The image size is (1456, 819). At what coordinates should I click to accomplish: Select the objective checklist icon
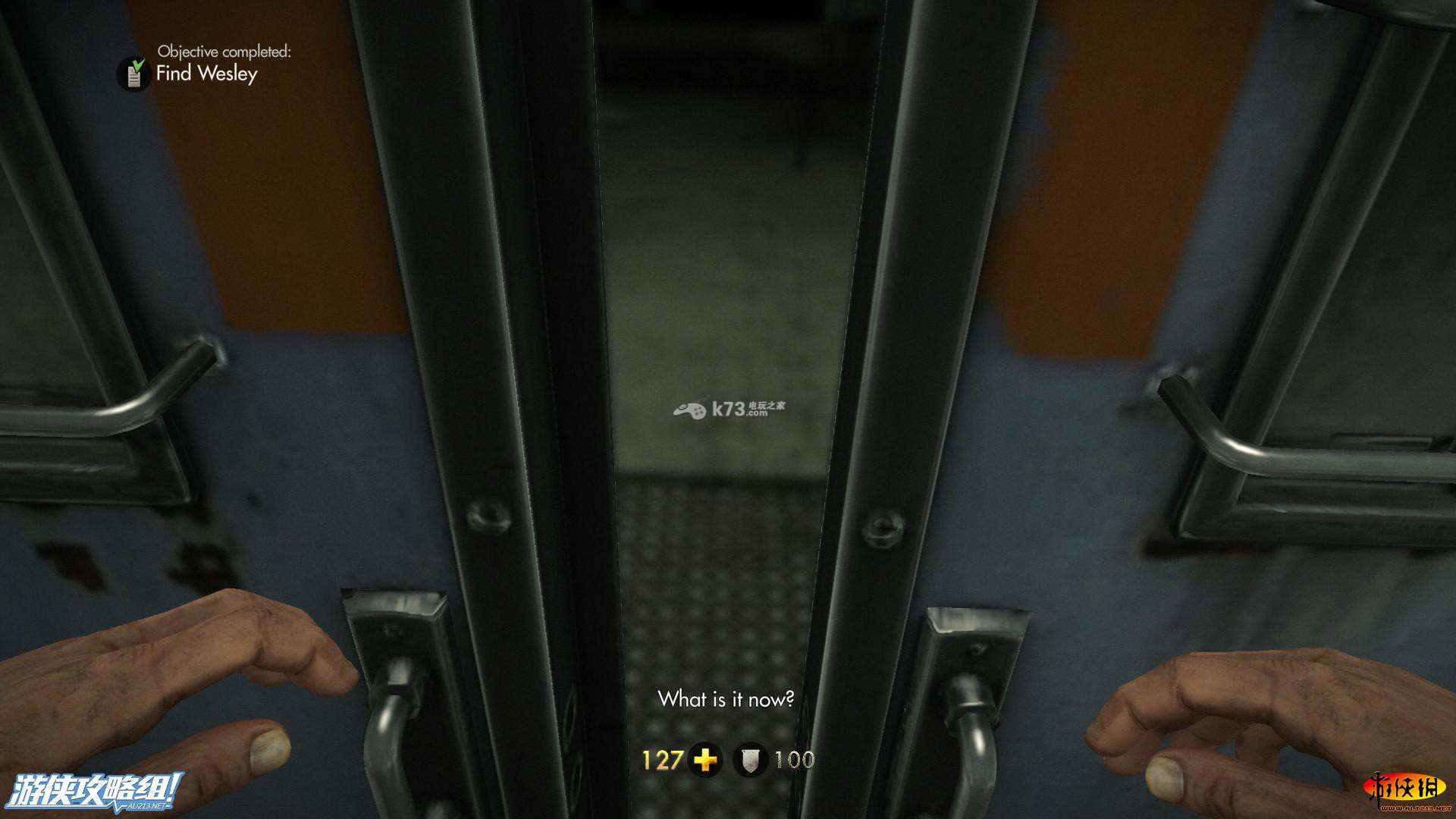point(133,74)
